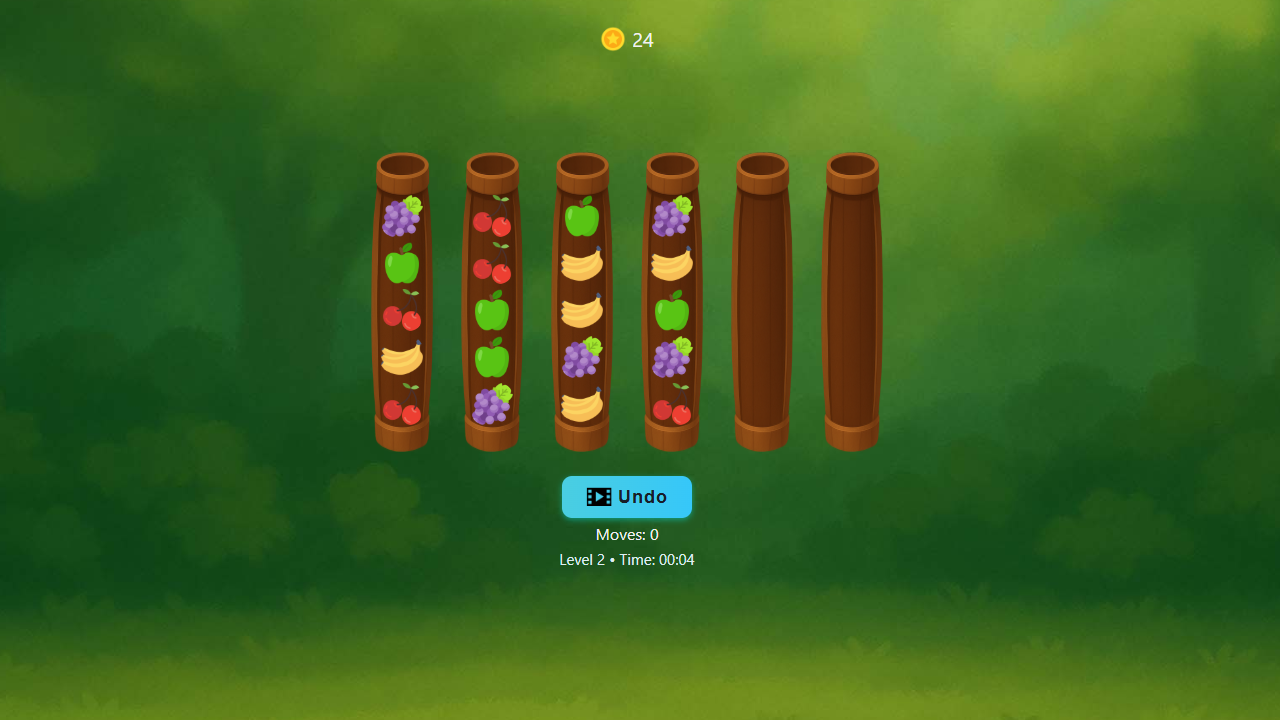Click the second green apple in second tube
This screenshot has width=1280, height=720.
coord(492,360)
